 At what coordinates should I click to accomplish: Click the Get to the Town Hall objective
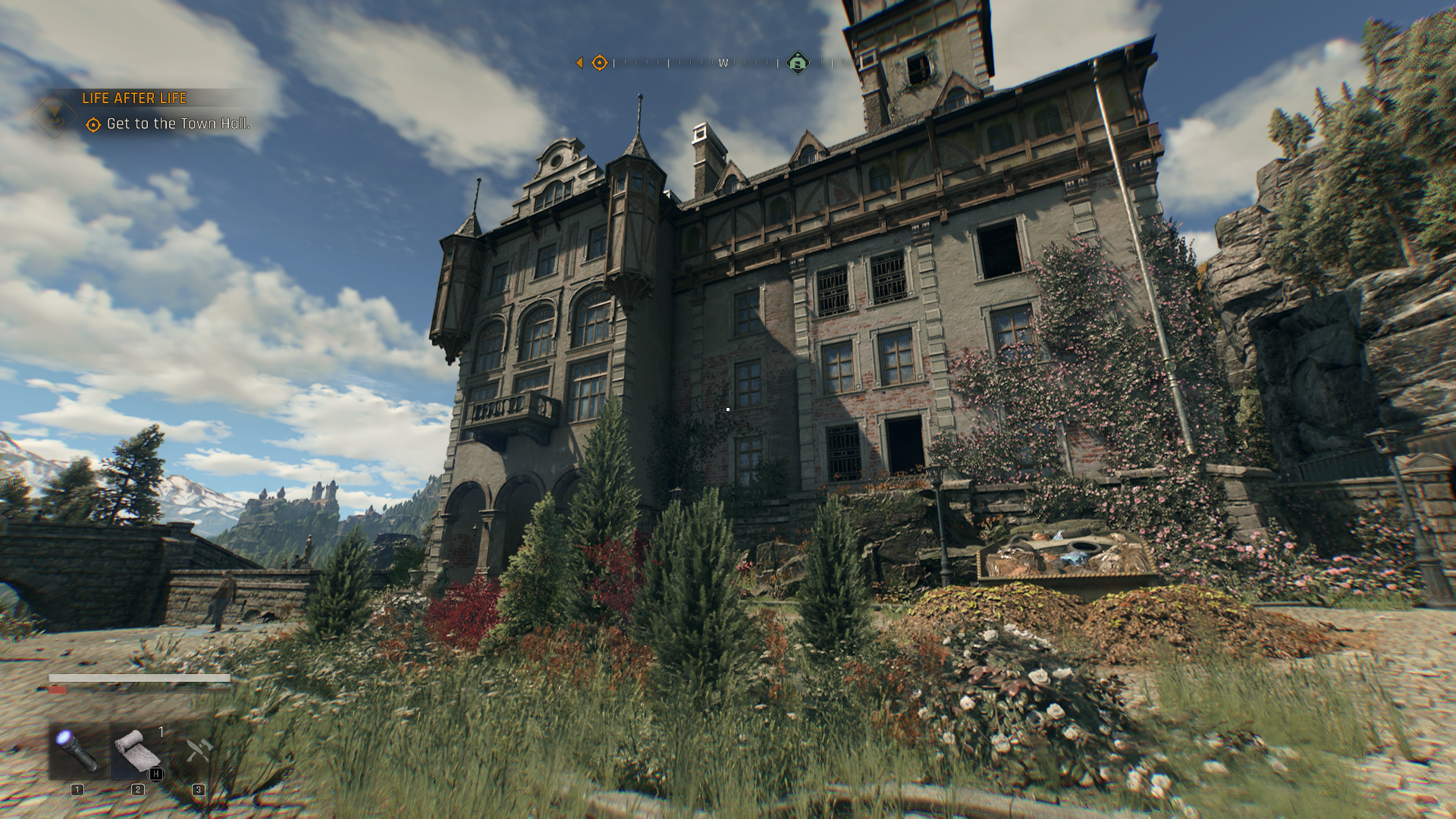pyautogui.click(x=177, y=124)
